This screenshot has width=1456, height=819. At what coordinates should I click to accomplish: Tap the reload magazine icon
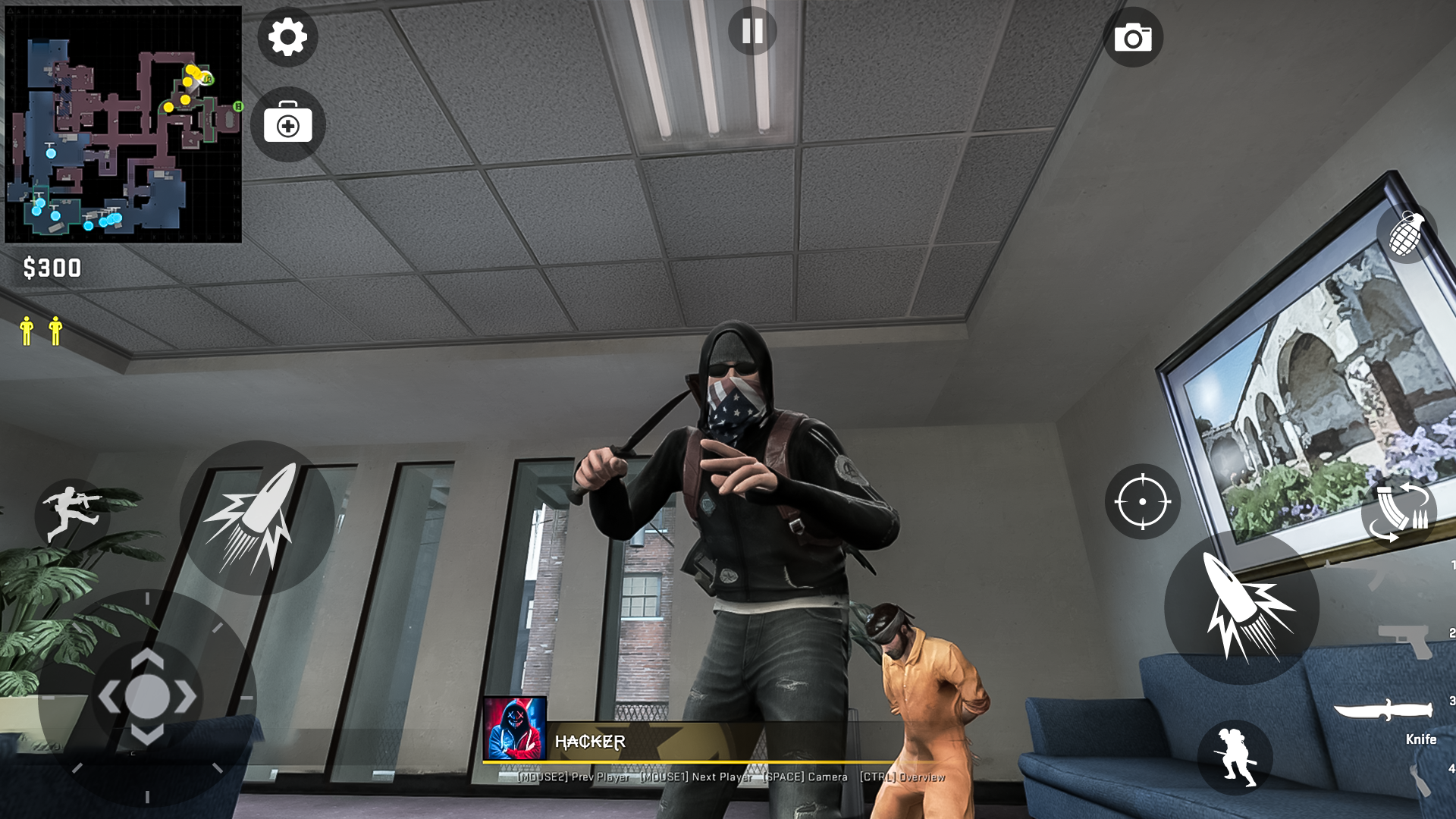coord(1400,513)
